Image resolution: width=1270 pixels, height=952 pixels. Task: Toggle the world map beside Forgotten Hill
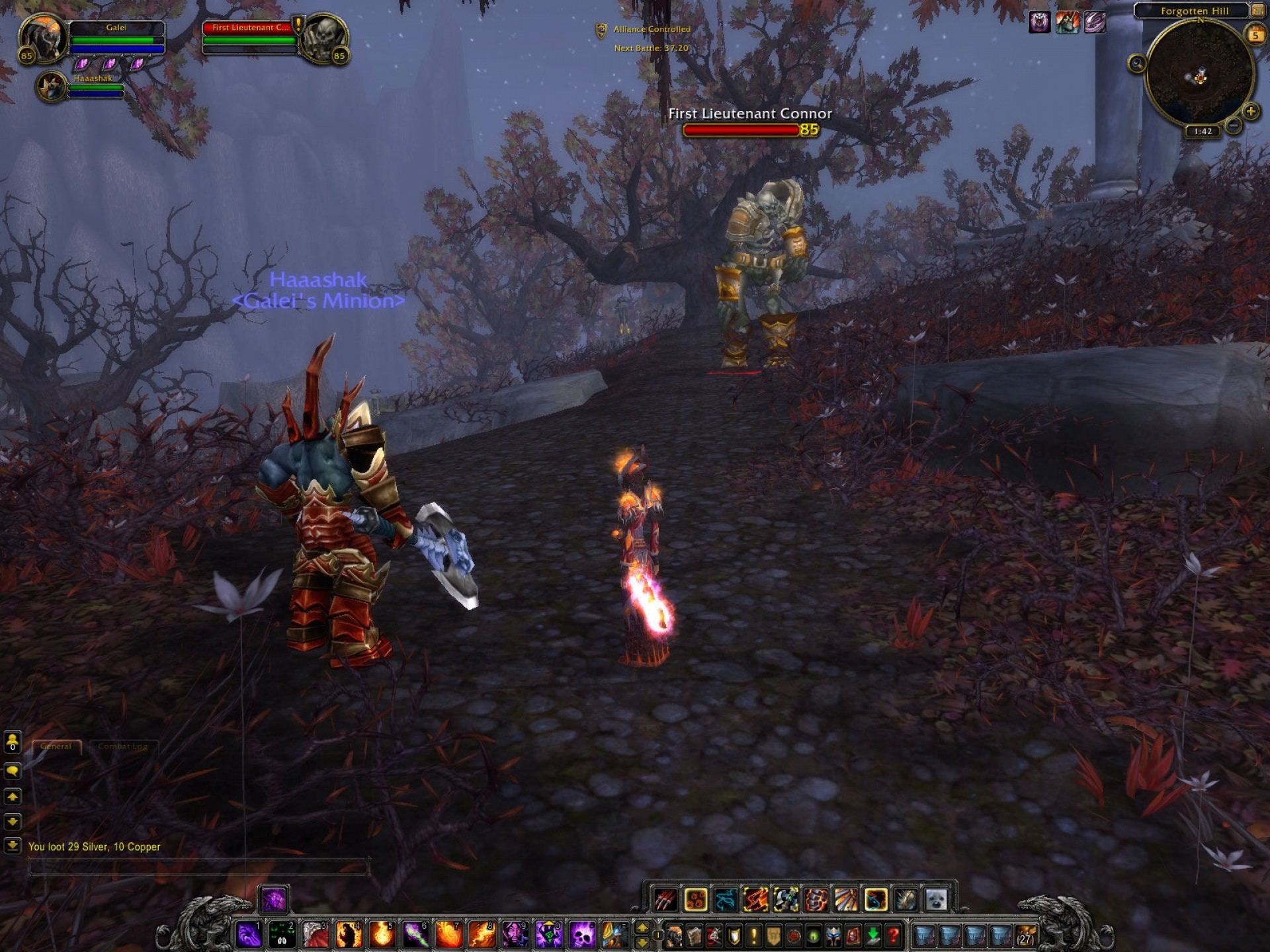coord(1257,11)
